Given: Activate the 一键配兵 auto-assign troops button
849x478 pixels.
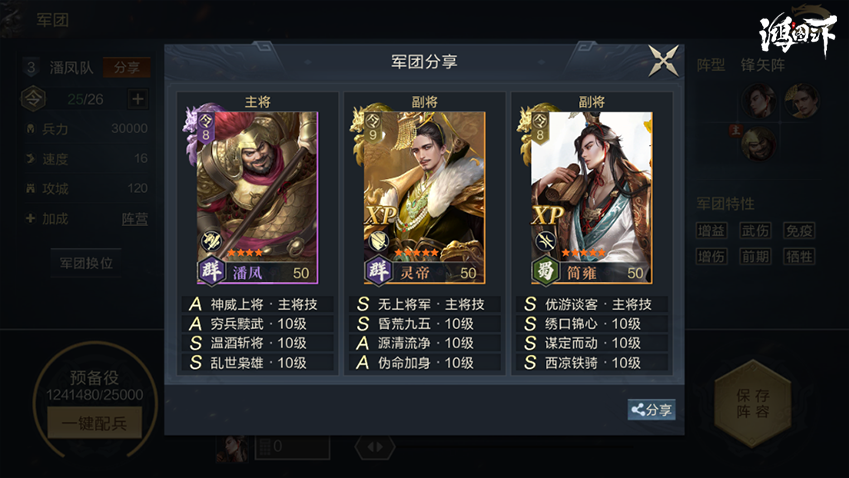Looking at the screenshot, I should pyautogui.click(x=93, y=423).
